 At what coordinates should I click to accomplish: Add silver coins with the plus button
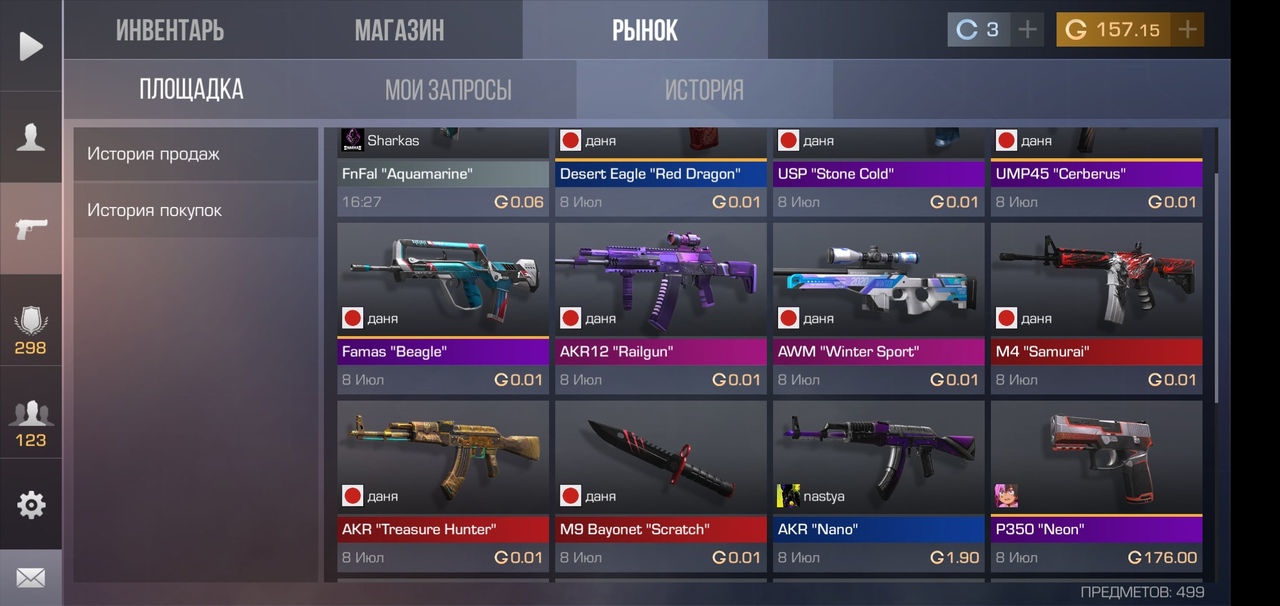coord(1027,30)
